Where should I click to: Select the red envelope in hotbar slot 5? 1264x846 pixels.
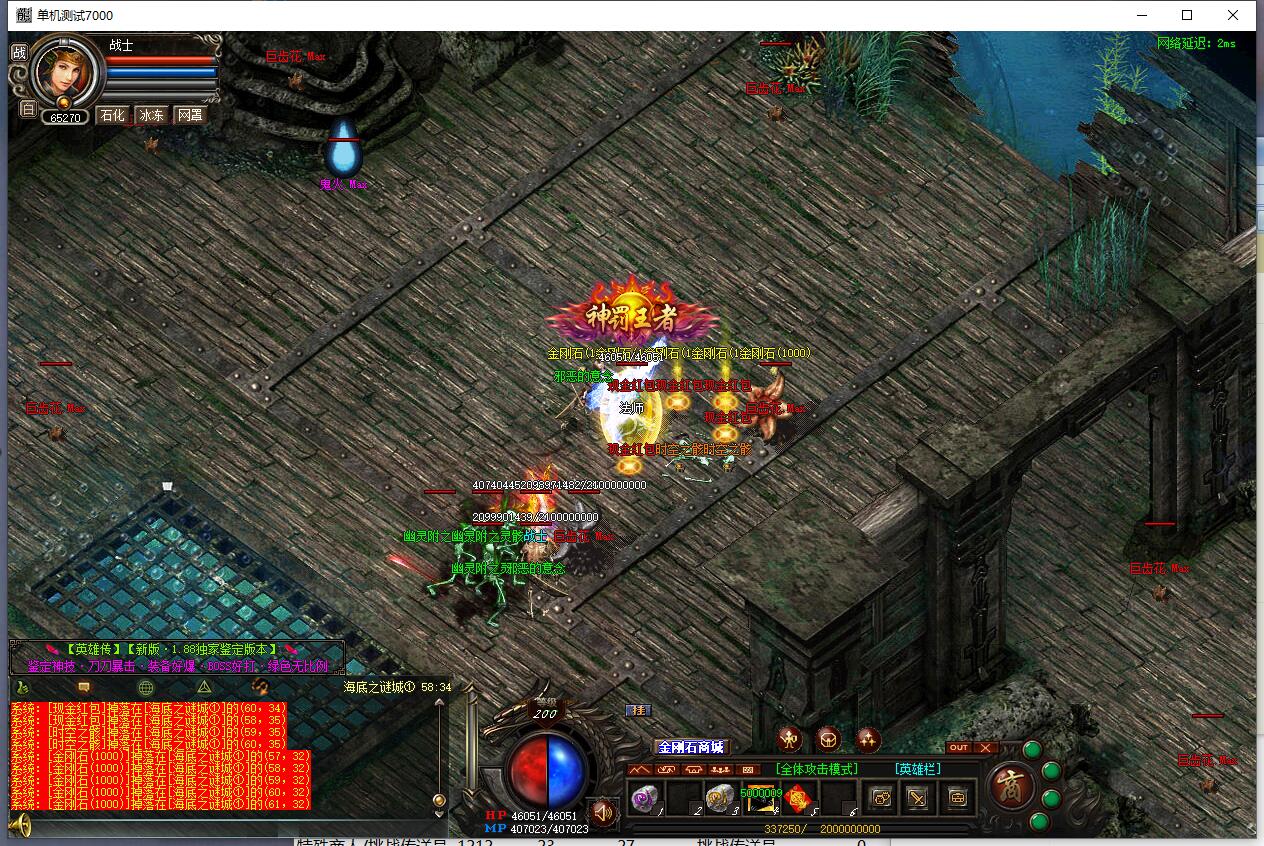(x=798, y=797)
